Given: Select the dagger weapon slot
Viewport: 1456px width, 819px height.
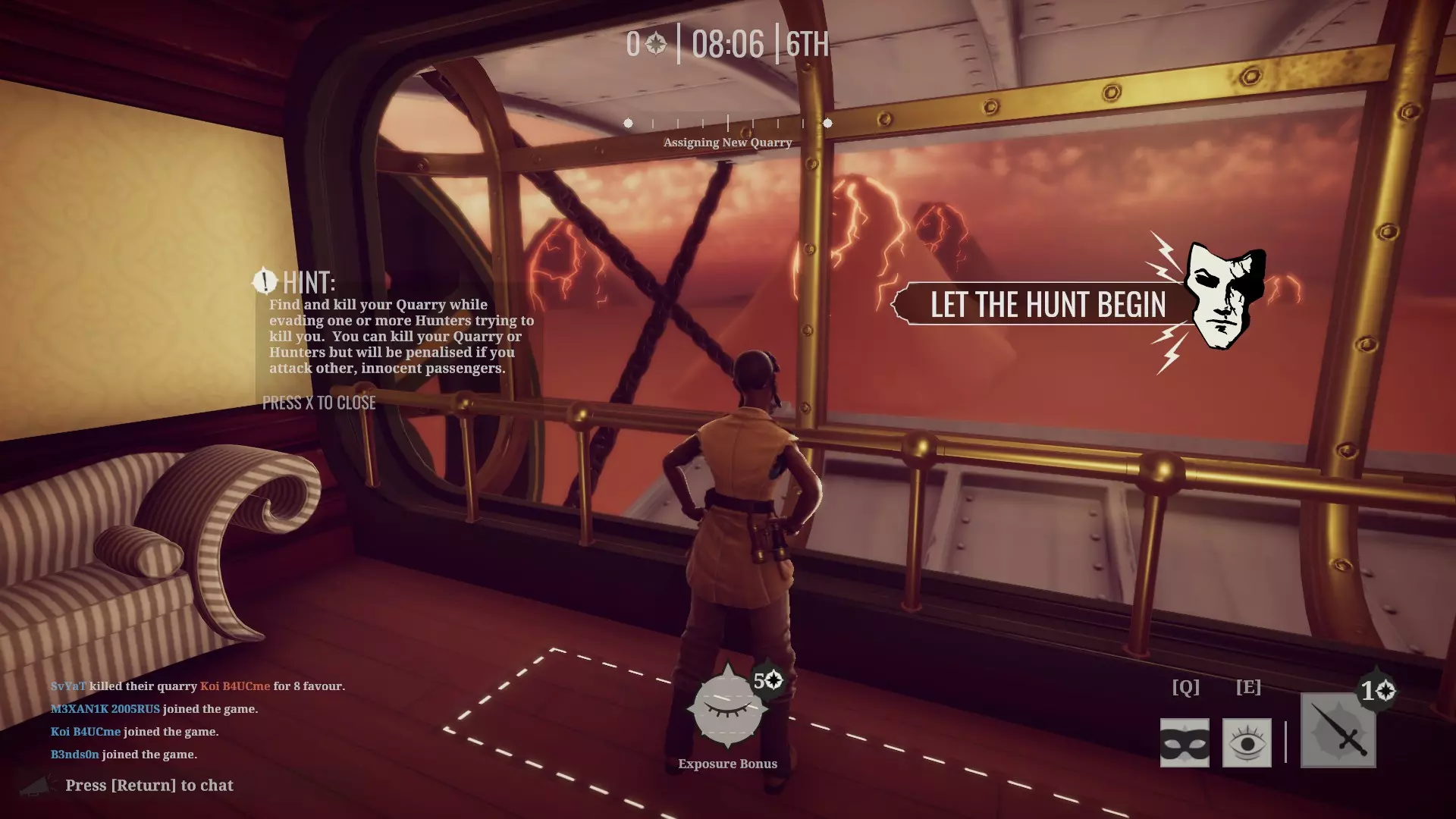Looking at the screenshot, I should click(x=1338, y=731).
